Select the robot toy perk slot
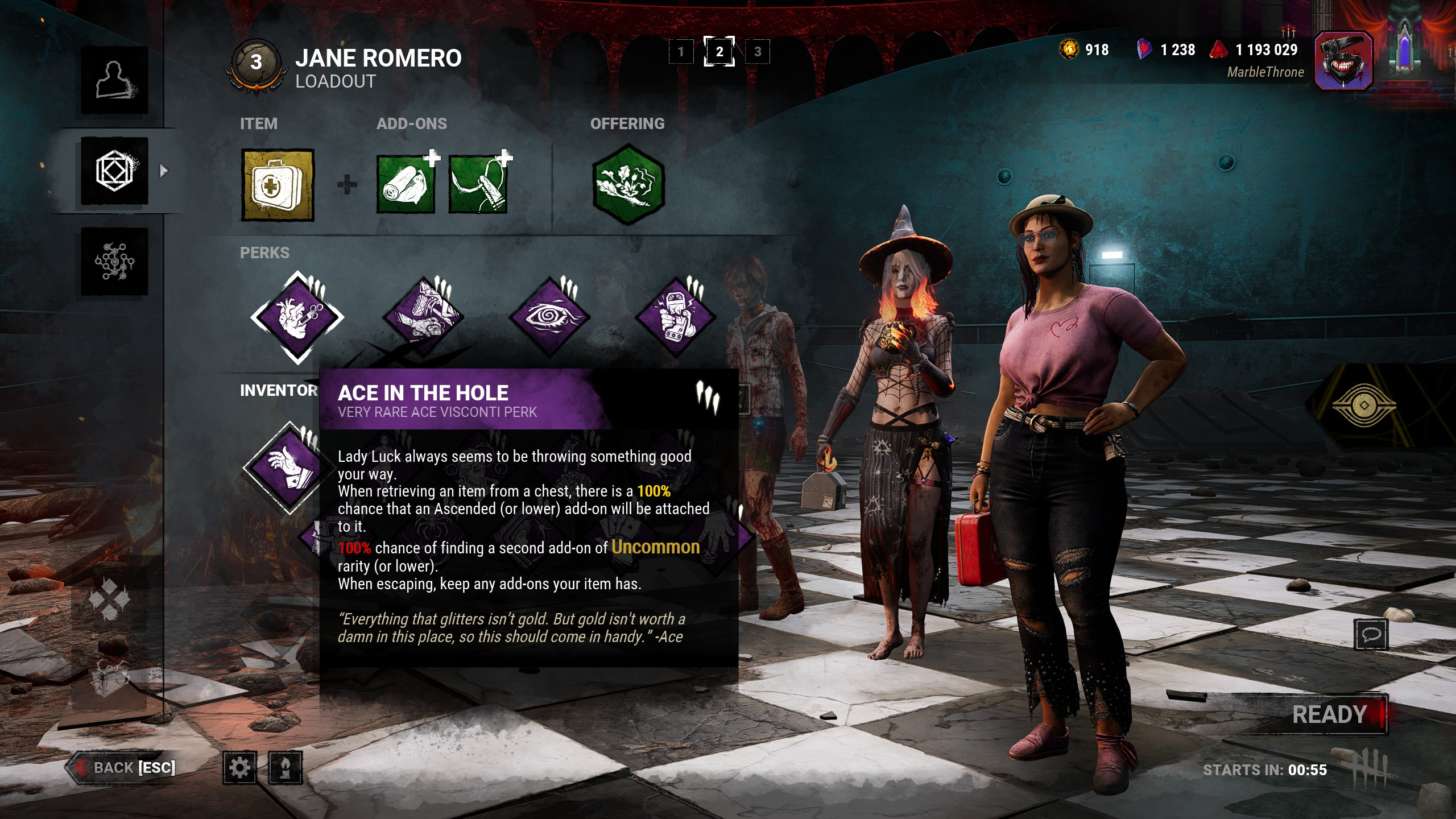 point(675,317)
